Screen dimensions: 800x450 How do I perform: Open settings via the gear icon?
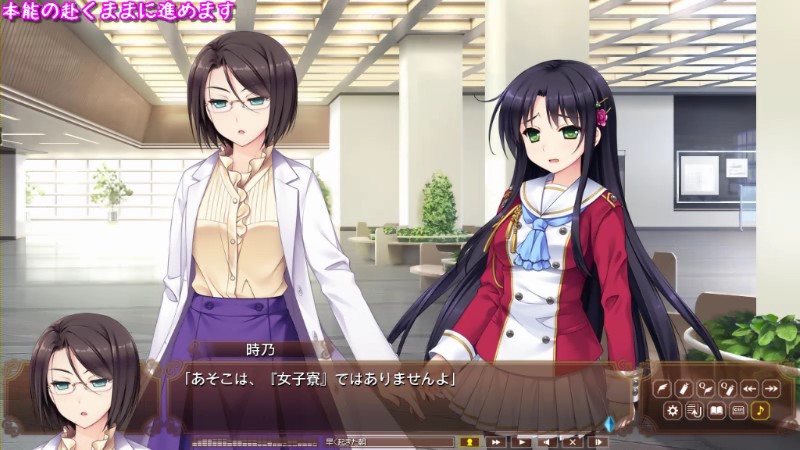click(x=672, y=410)
